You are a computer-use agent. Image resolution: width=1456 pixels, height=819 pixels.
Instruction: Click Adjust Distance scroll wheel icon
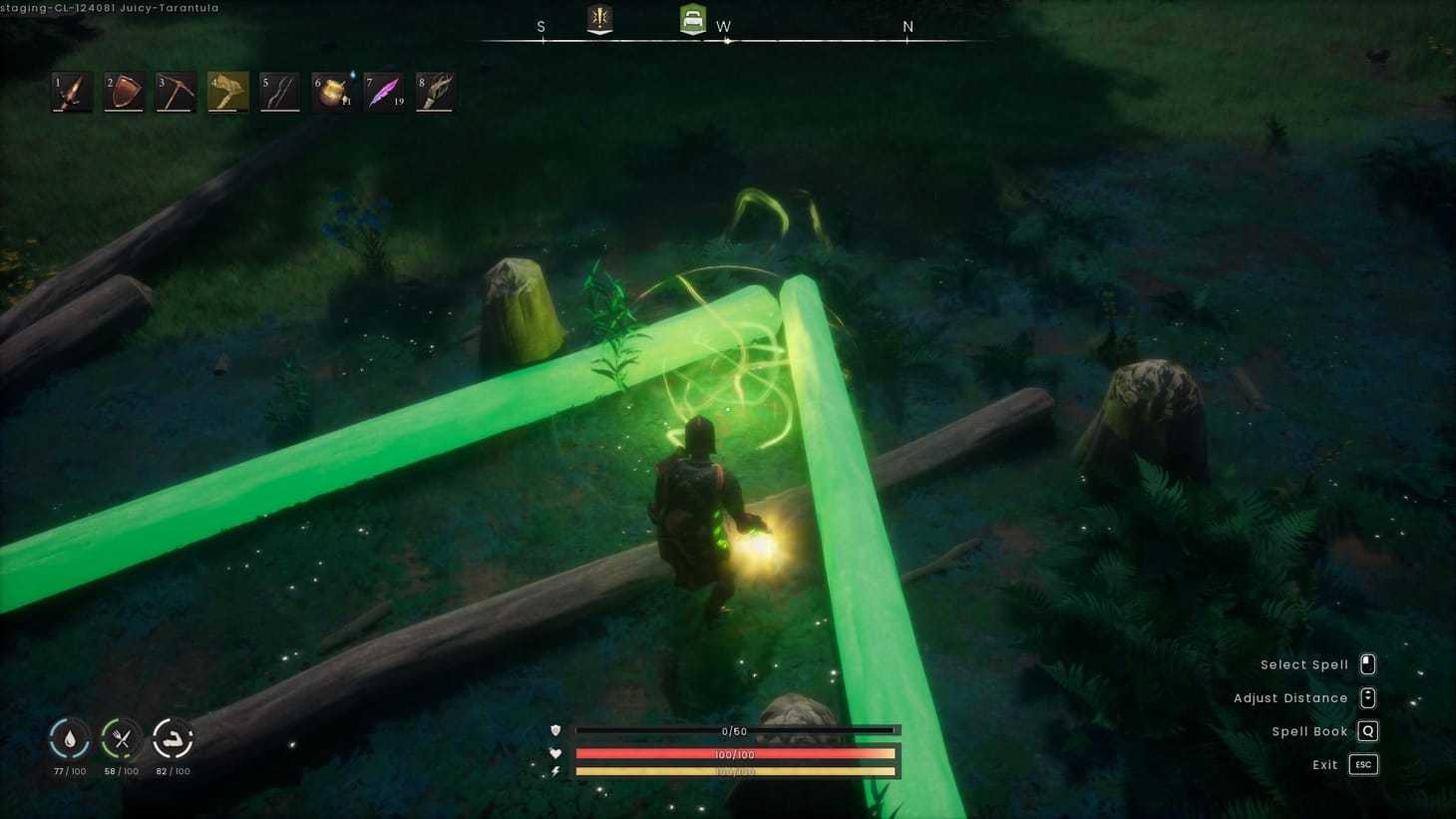(1367, 697)
